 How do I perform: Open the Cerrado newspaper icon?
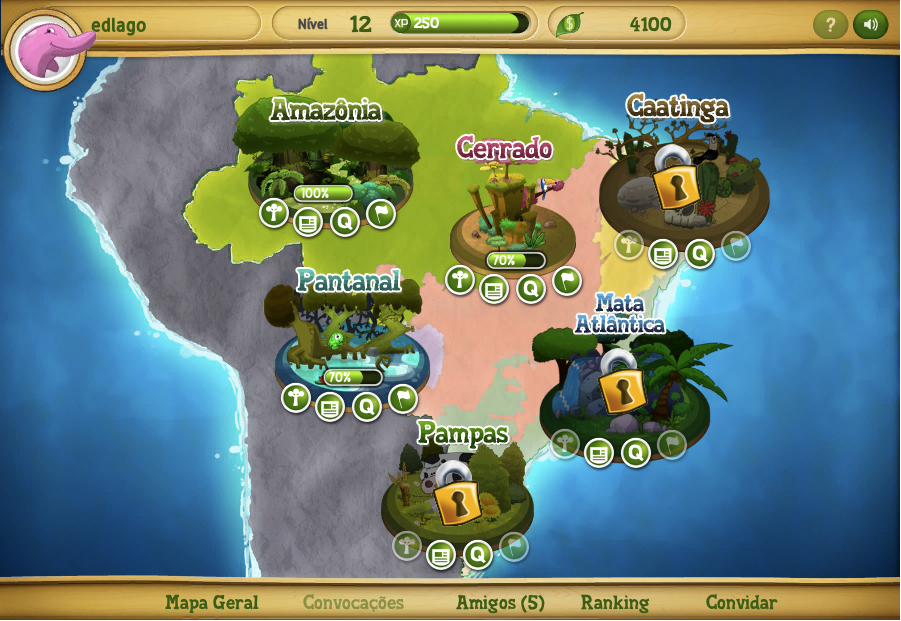pos(494,289)
